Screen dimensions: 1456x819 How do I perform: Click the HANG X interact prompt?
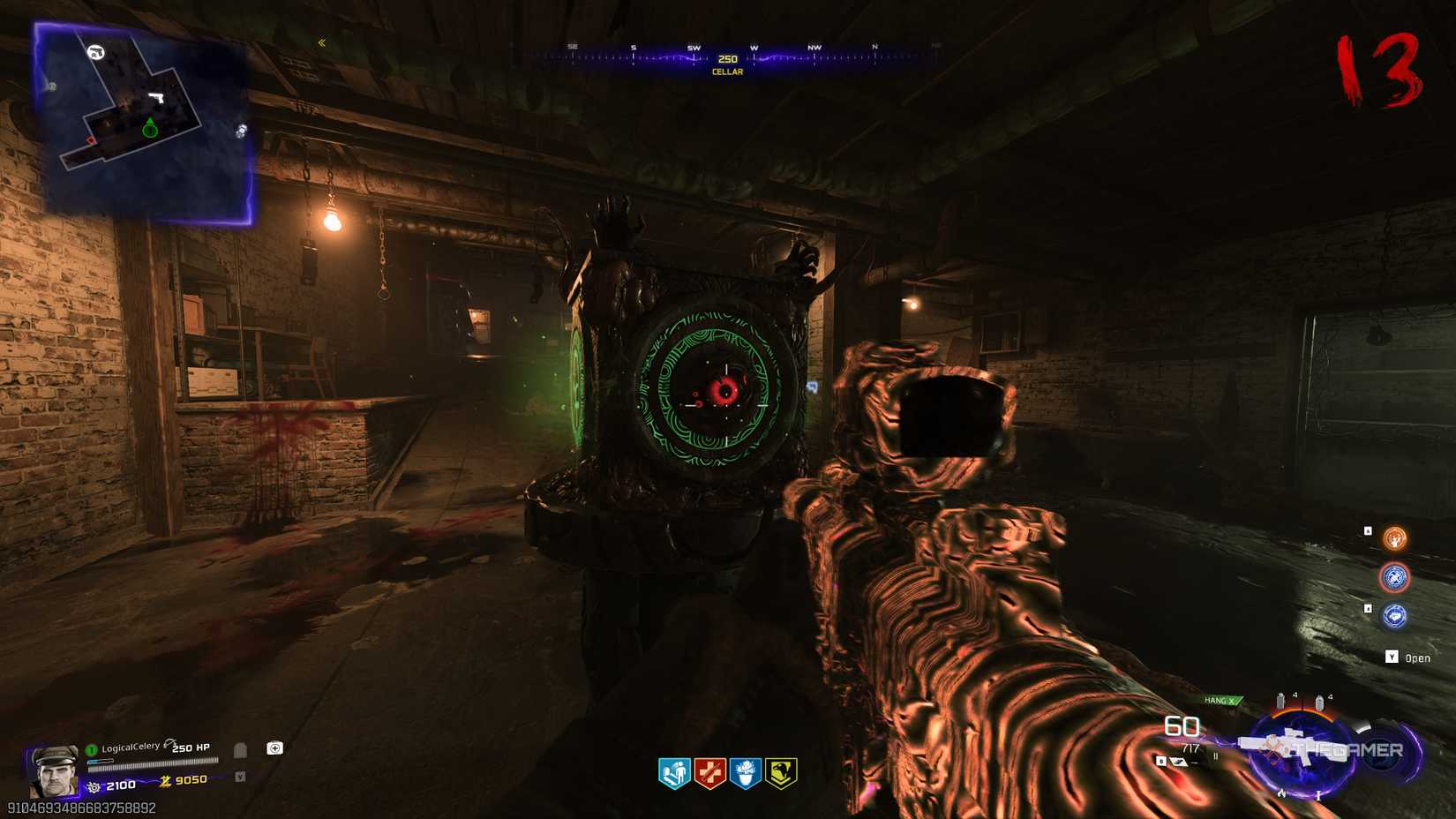[1220, 700]
